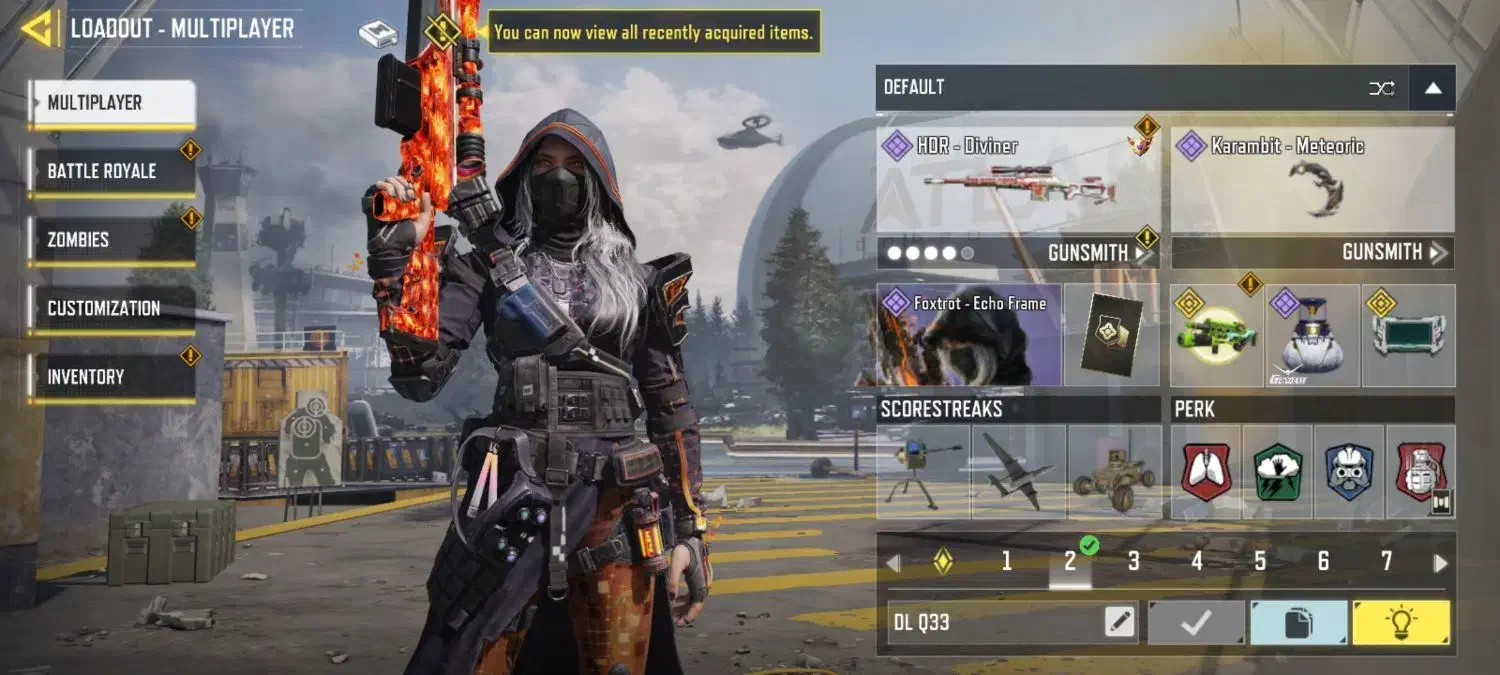Image resolution: width=1500 pixels, height=675 pixels.
Task: Switch to the Battle Royale loadout tab
Action: 111,171
